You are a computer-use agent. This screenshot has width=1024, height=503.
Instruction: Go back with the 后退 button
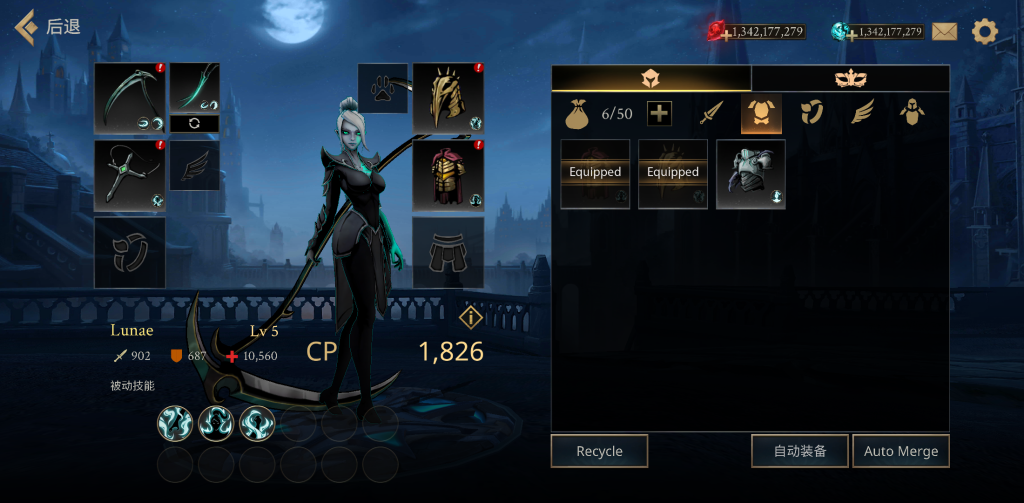48,27
